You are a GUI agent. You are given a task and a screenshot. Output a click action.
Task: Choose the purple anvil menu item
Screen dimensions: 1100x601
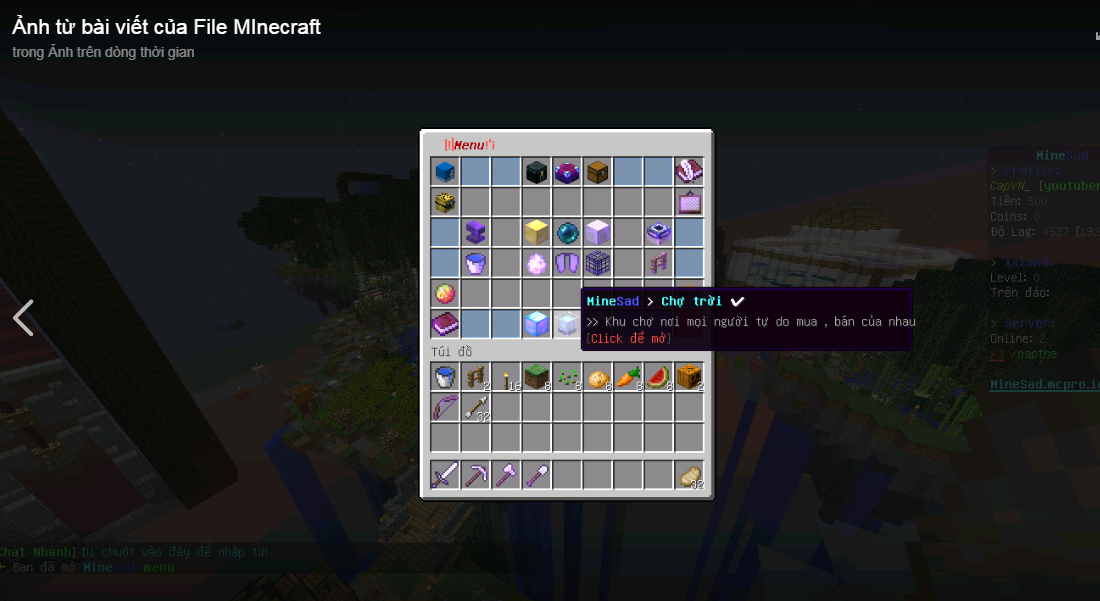(476, 233)
